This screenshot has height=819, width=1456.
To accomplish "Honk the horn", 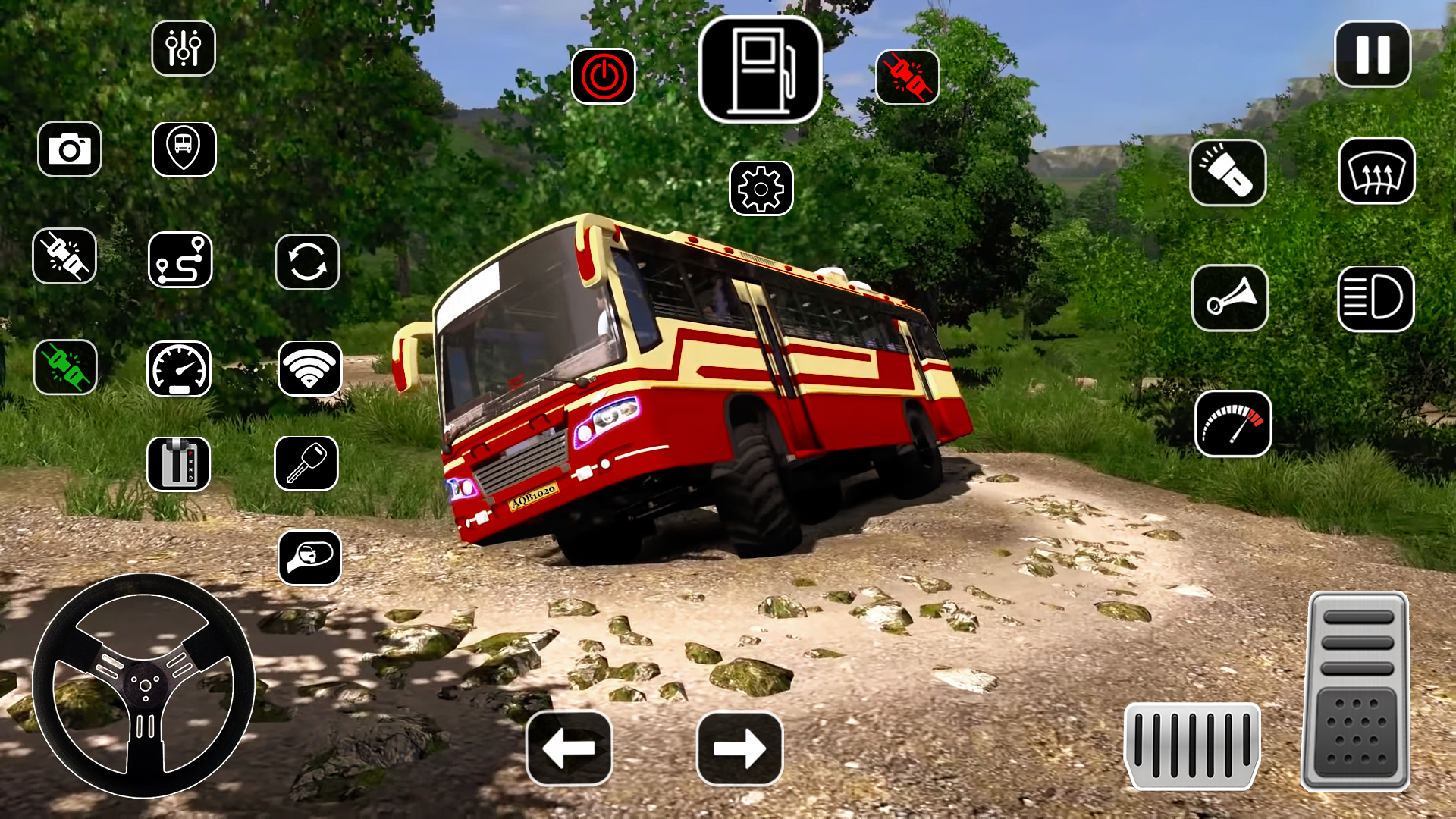I will (1230, 298).
